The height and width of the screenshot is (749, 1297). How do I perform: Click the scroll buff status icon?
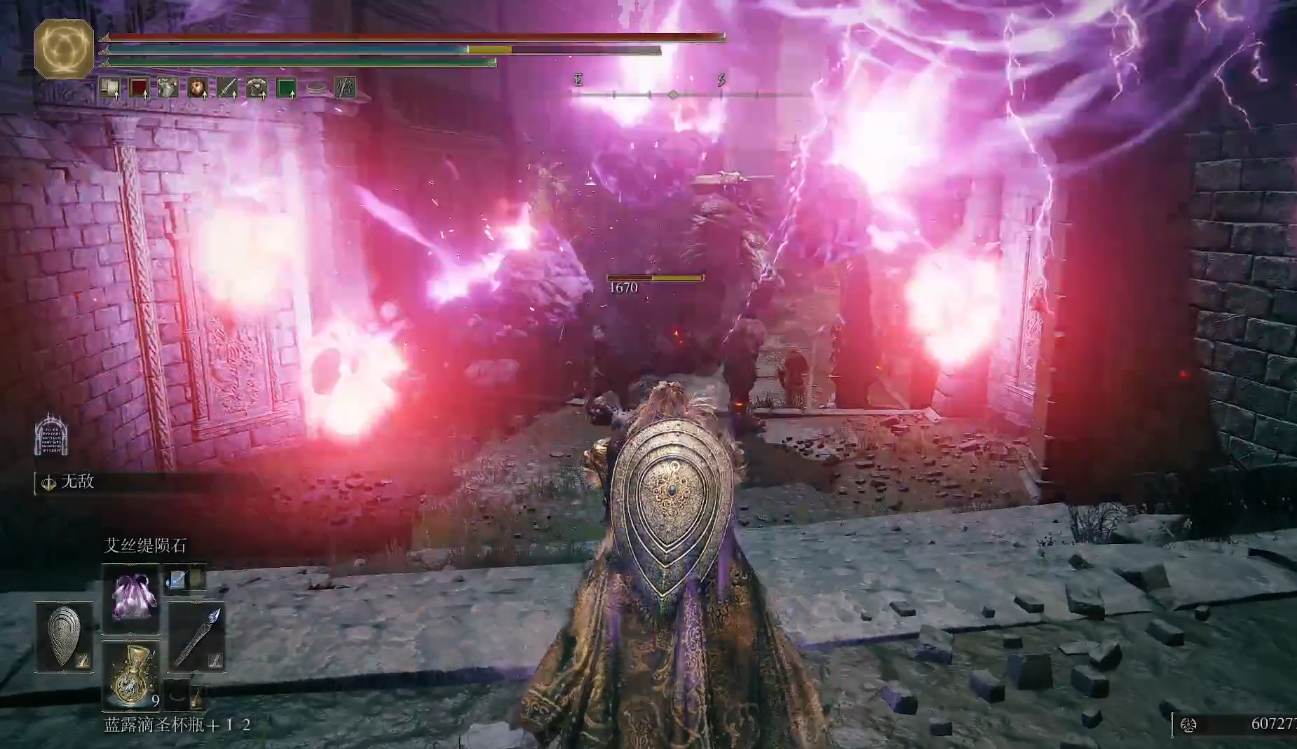click(x=109, y=88)
